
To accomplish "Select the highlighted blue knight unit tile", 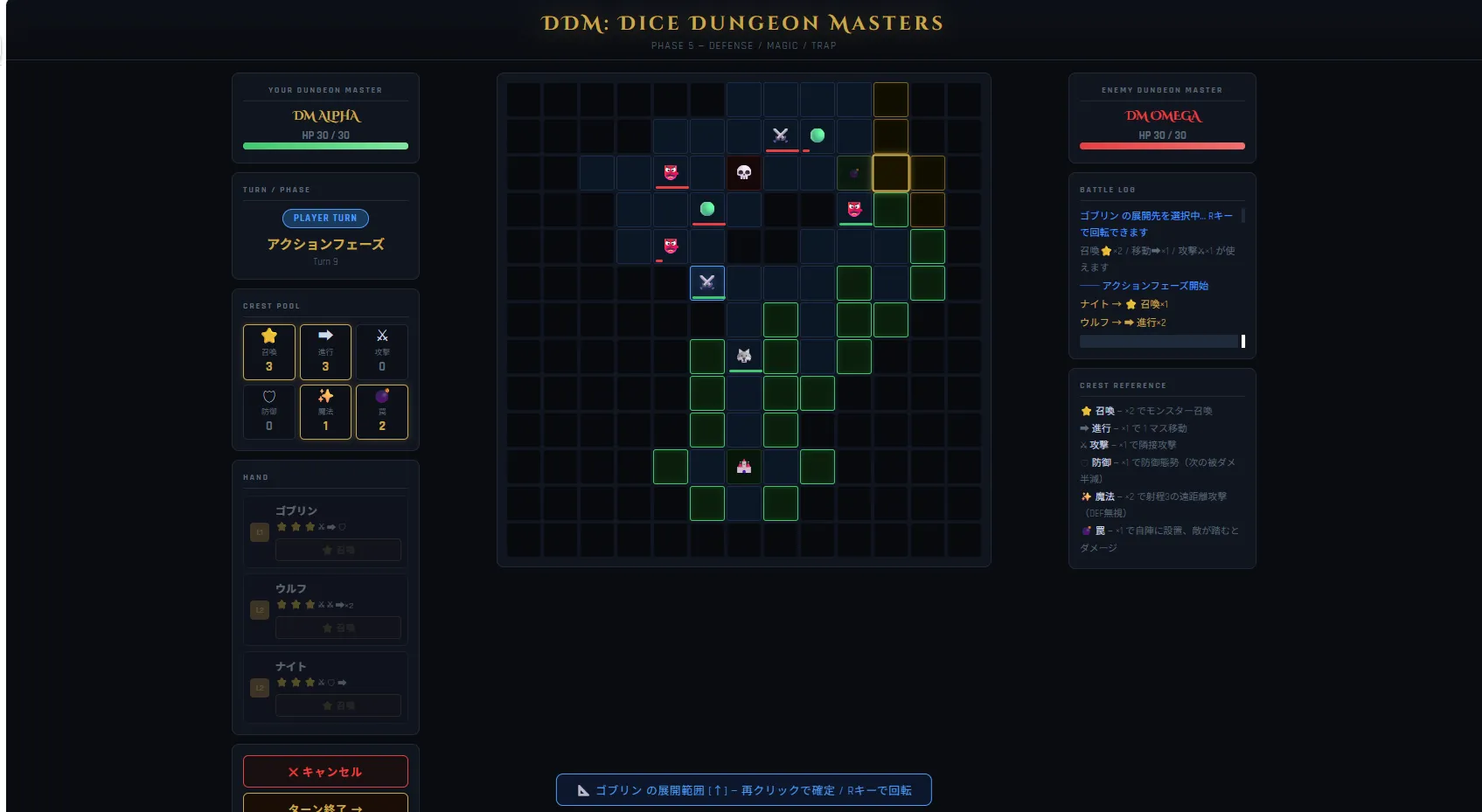I will click(707, 282).
